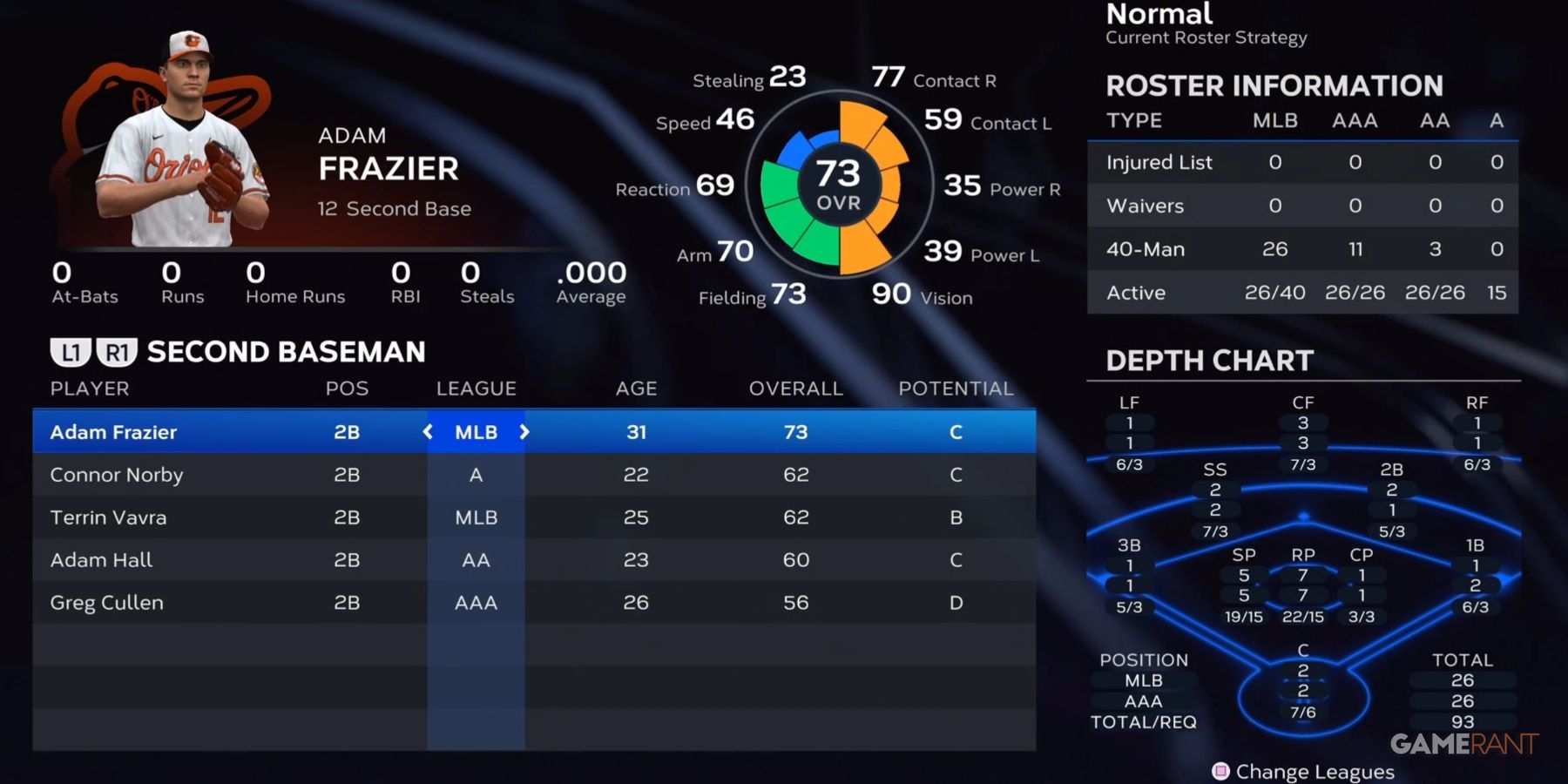
Task: Select Connor Norby from the player list
Action: (118, 475)
